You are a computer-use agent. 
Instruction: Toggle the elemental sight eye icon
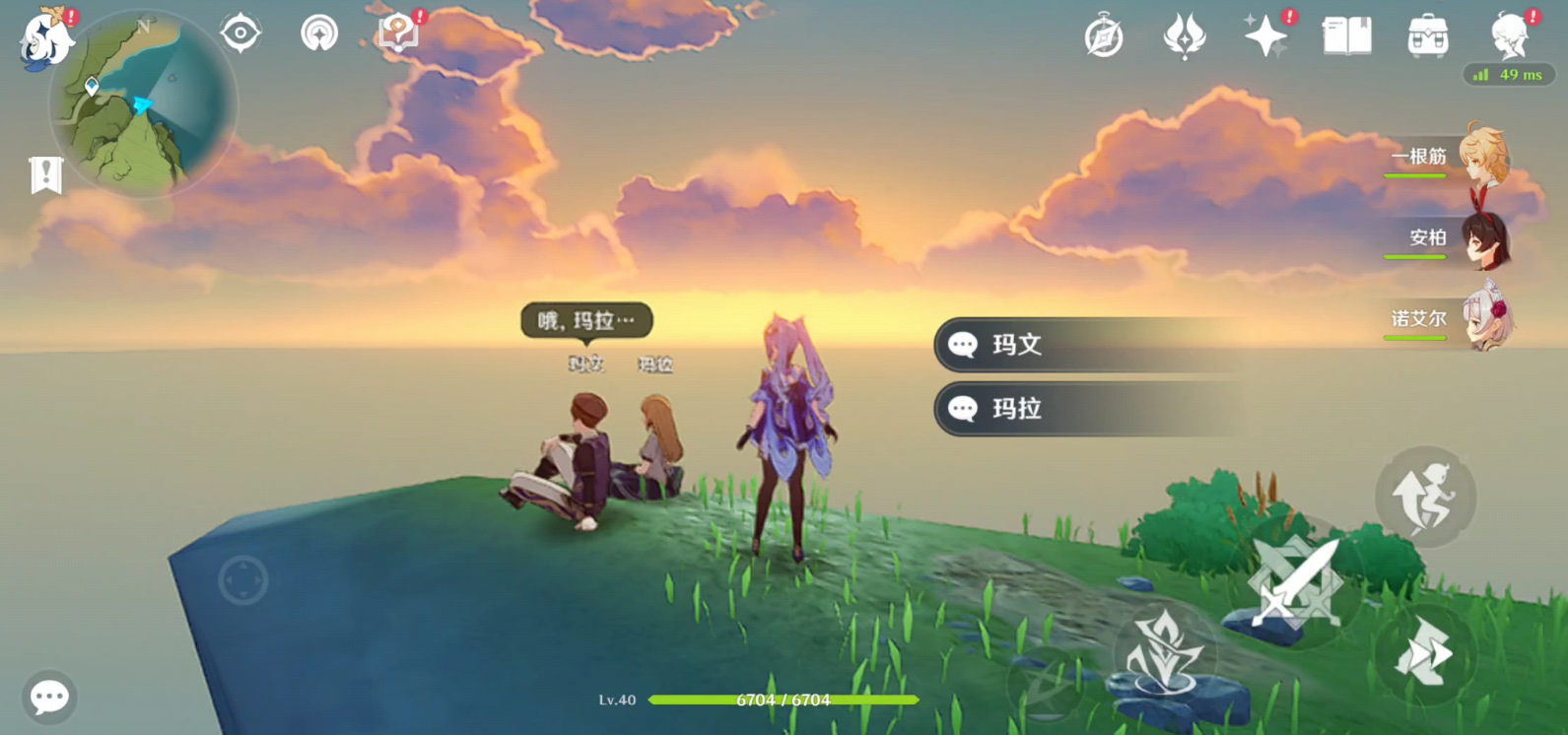(x=240, y=33)
